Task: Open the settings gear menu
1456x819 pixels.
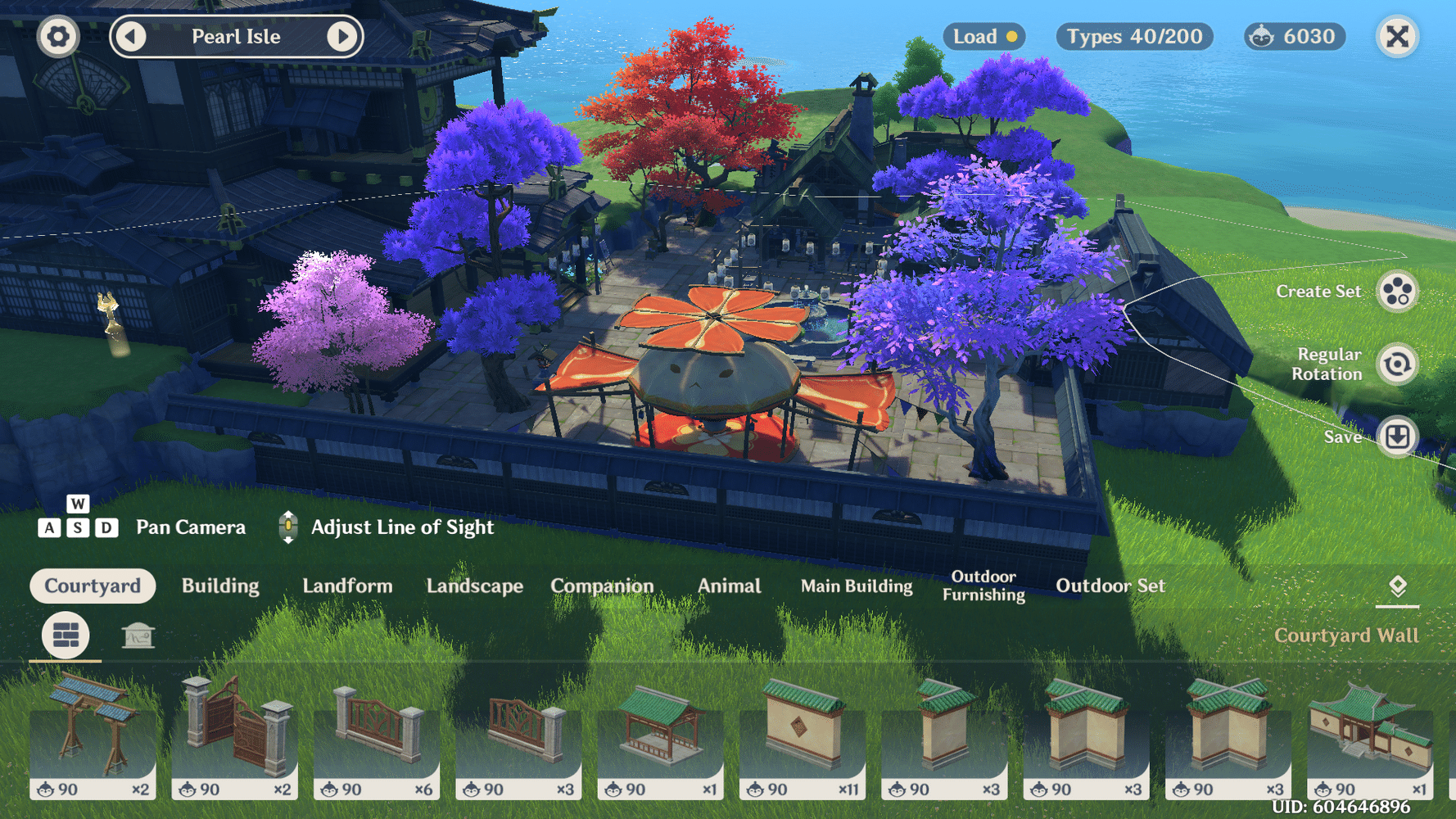Action: 58,37
